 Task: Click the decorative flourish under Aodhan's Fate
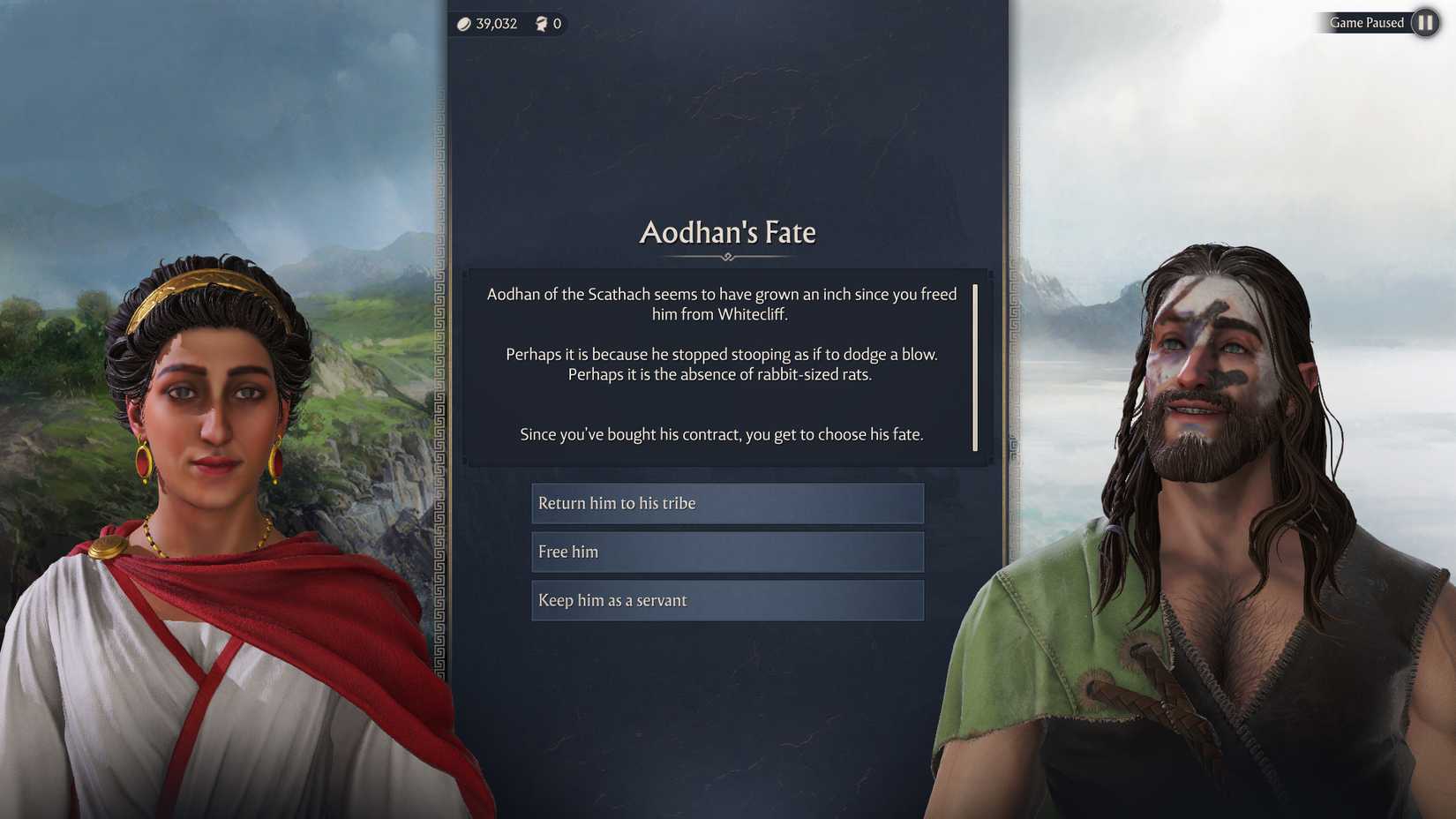(x=726, y=256)
